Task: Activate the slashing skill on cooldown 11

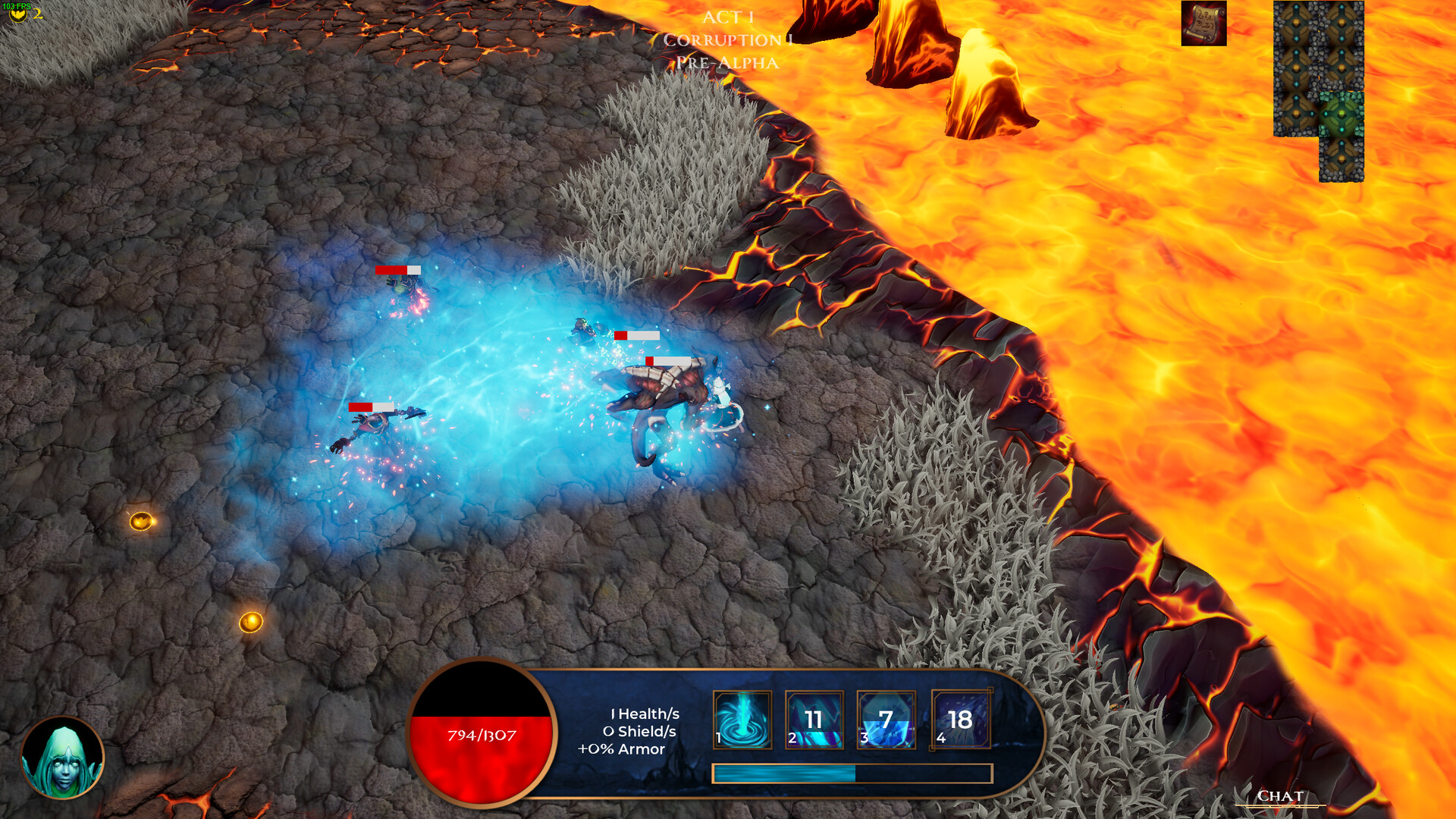Action: coord(814,720)
